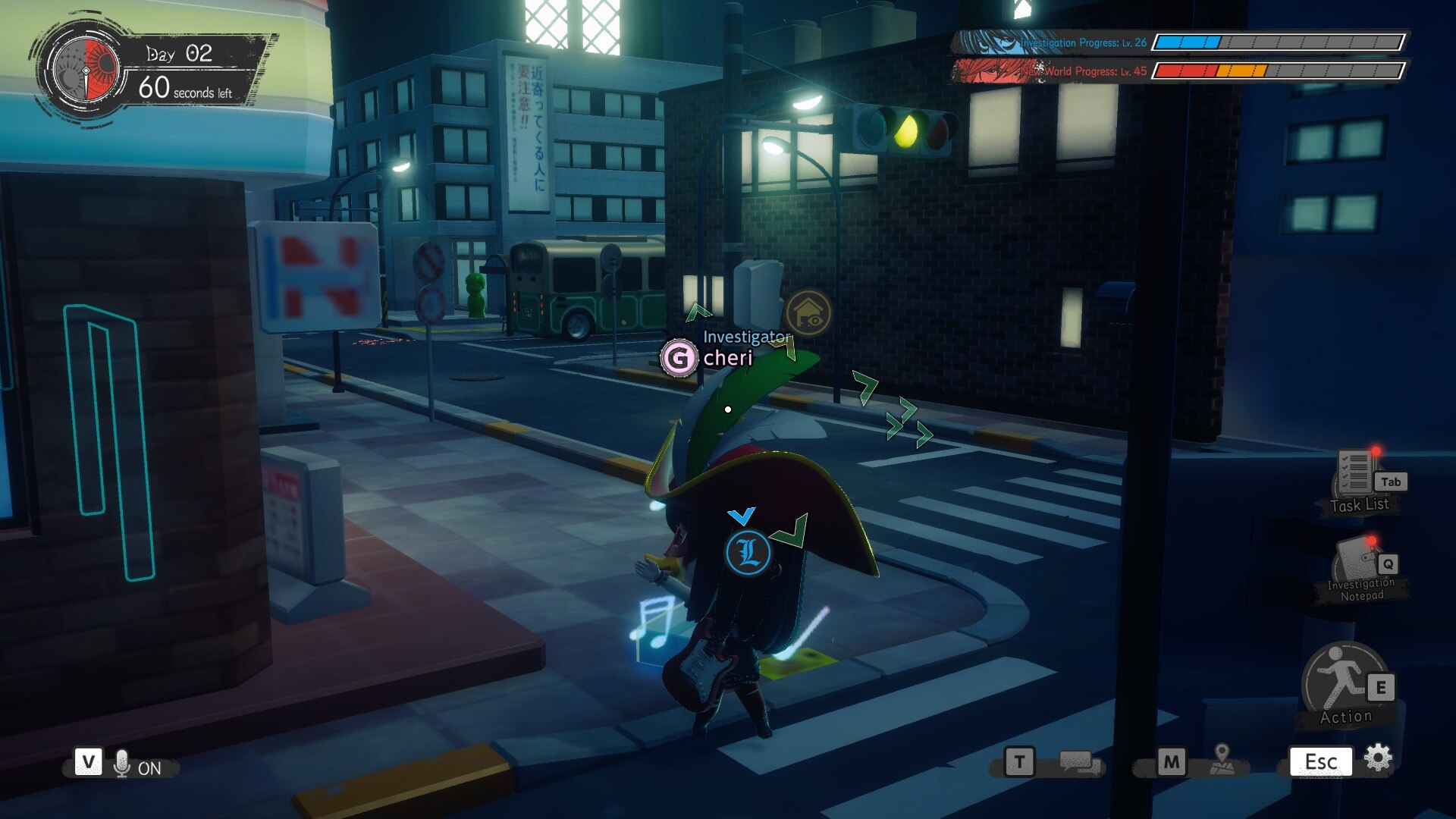
Task: Open the settings gear icon
Action: tap(1378, 758)
